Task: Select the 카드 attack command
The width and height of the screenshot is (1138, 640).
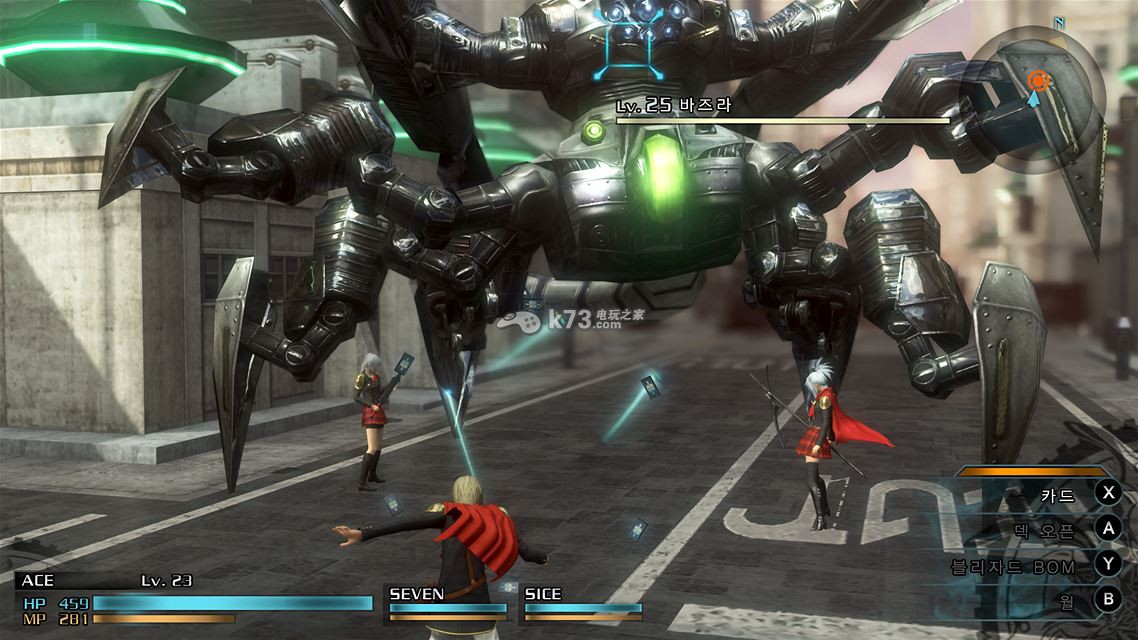Action: point(1058,493)
